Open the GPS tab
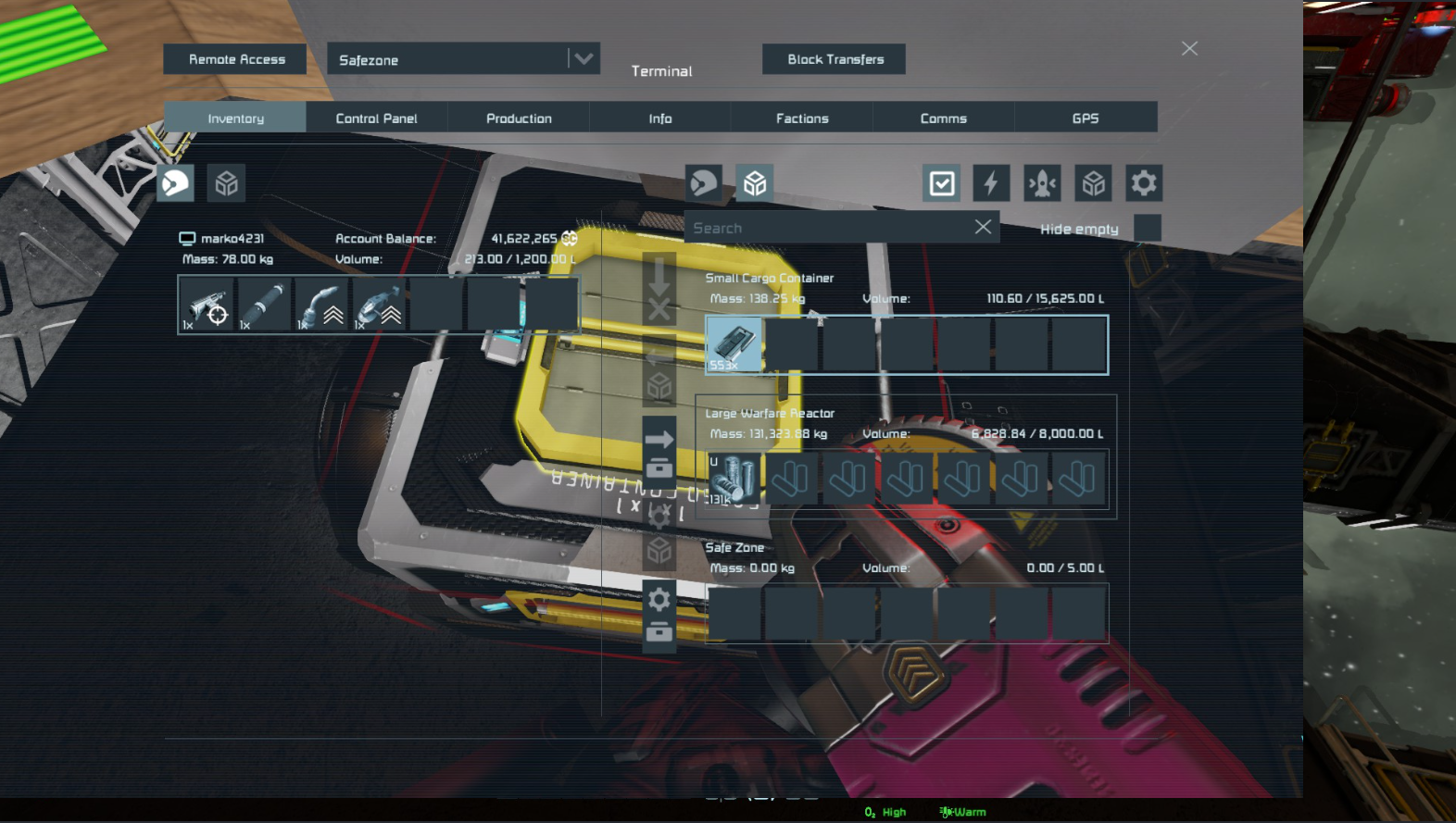The width and height of the screenshot is (1456, 823). pyautogui.click(x=1085, y=118)
